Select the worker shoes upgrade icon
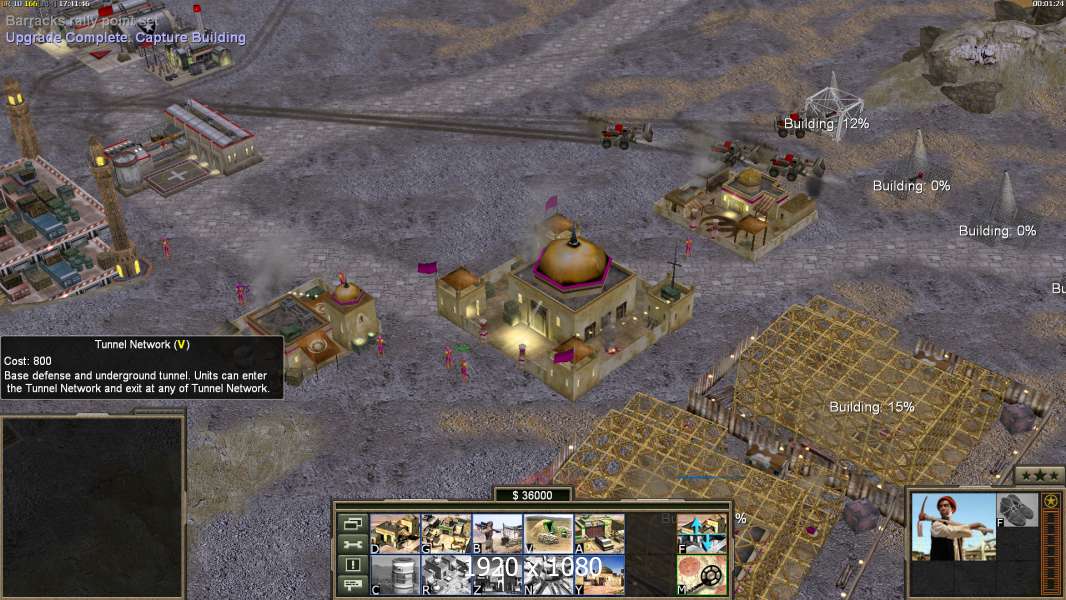Viewport: 1066px width, 600px height. tap(1018, 509)
